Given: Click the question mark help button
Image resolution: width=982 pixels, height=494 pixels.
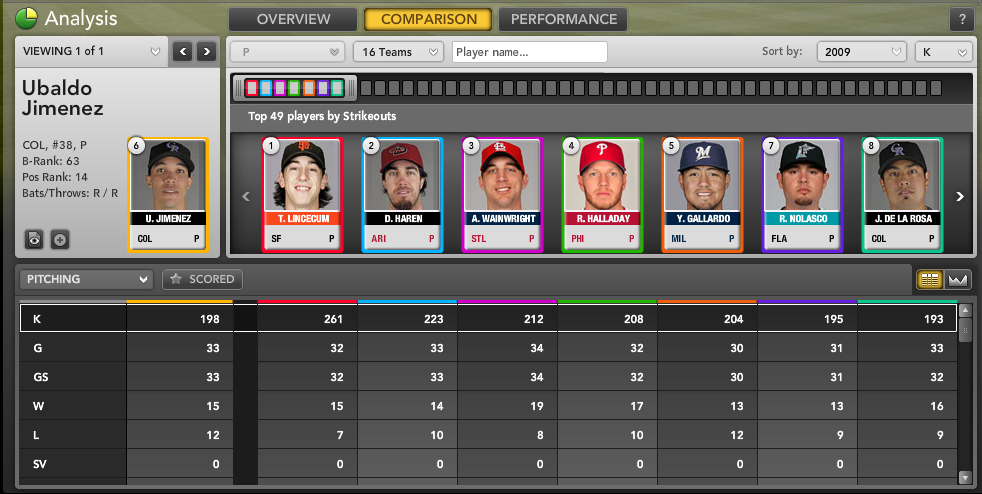Looking at the screenshot, I should point(961,20).
